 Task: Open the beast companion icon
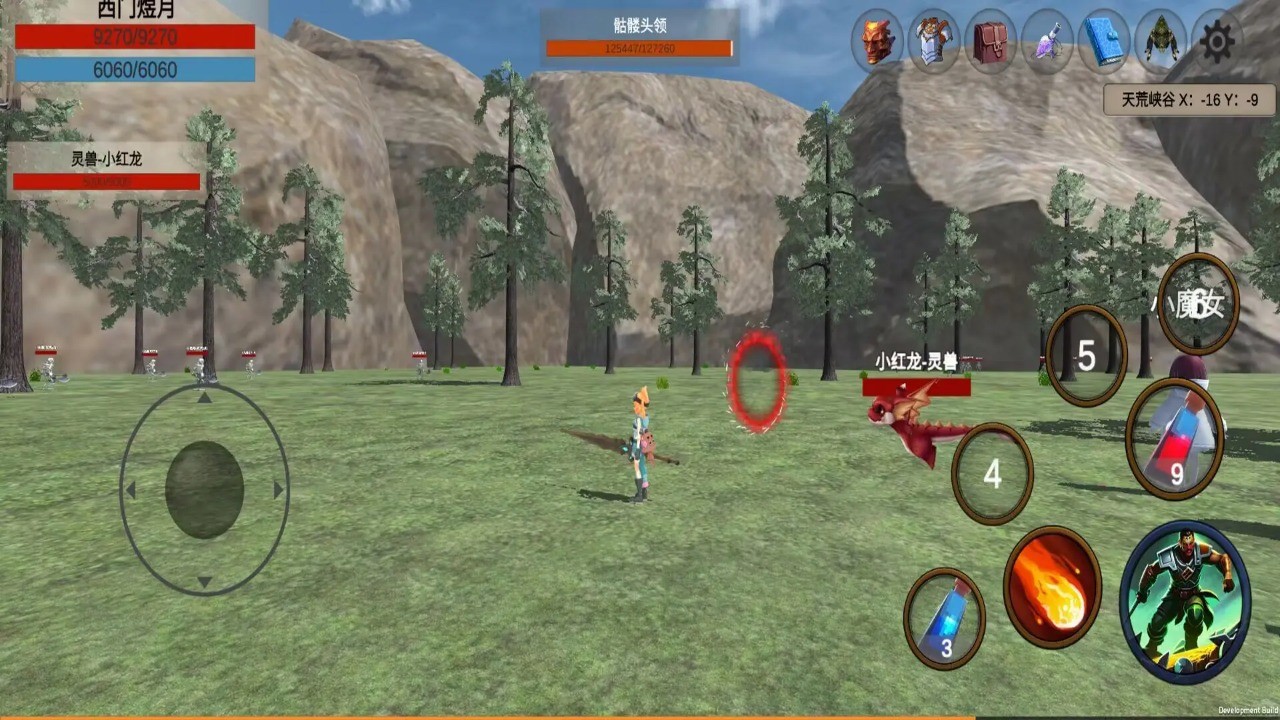click(x=1159, y=42)
